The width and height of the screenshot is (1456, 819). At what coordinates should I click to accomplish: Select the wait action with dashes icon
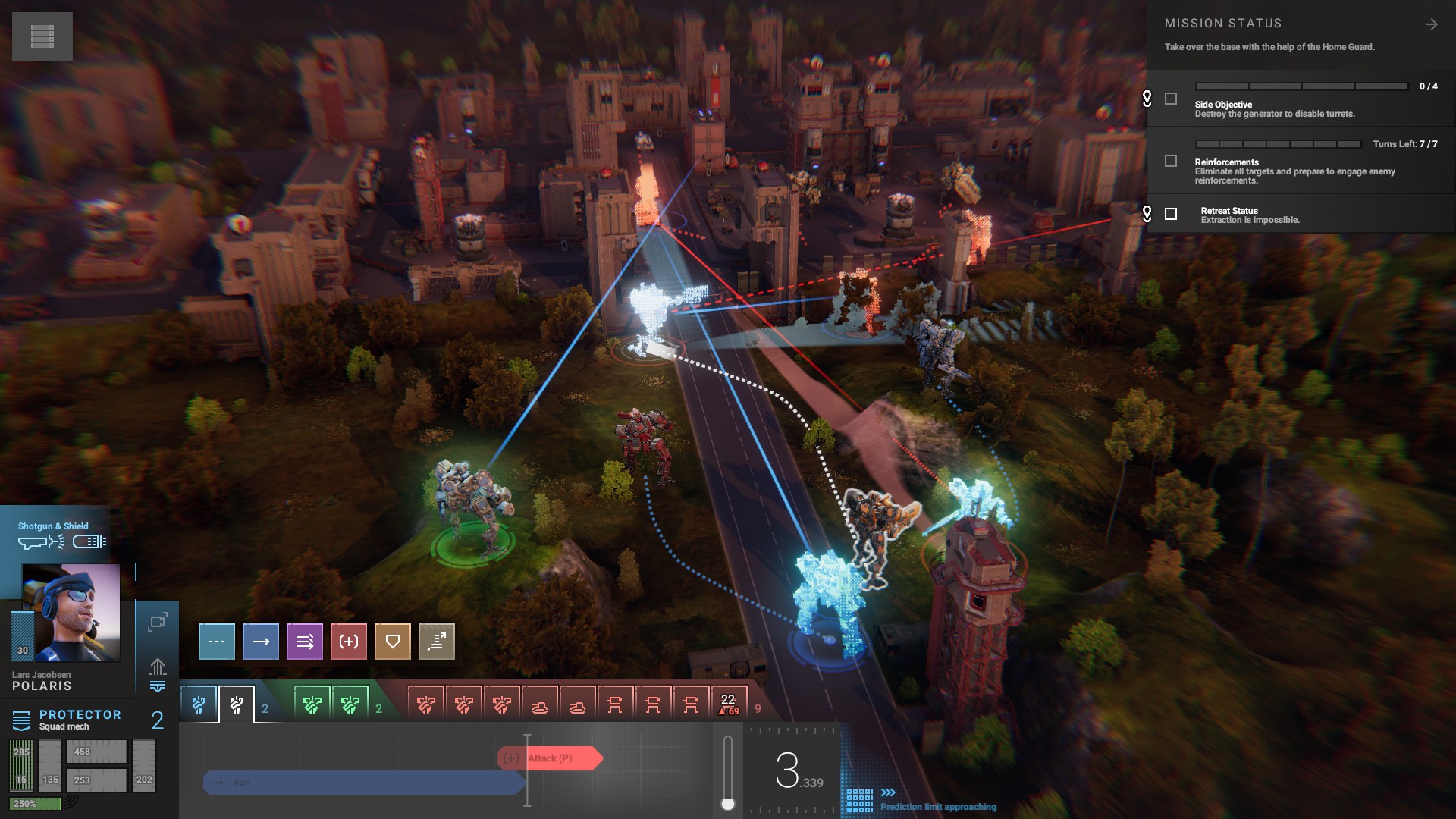tap(217, 642)
